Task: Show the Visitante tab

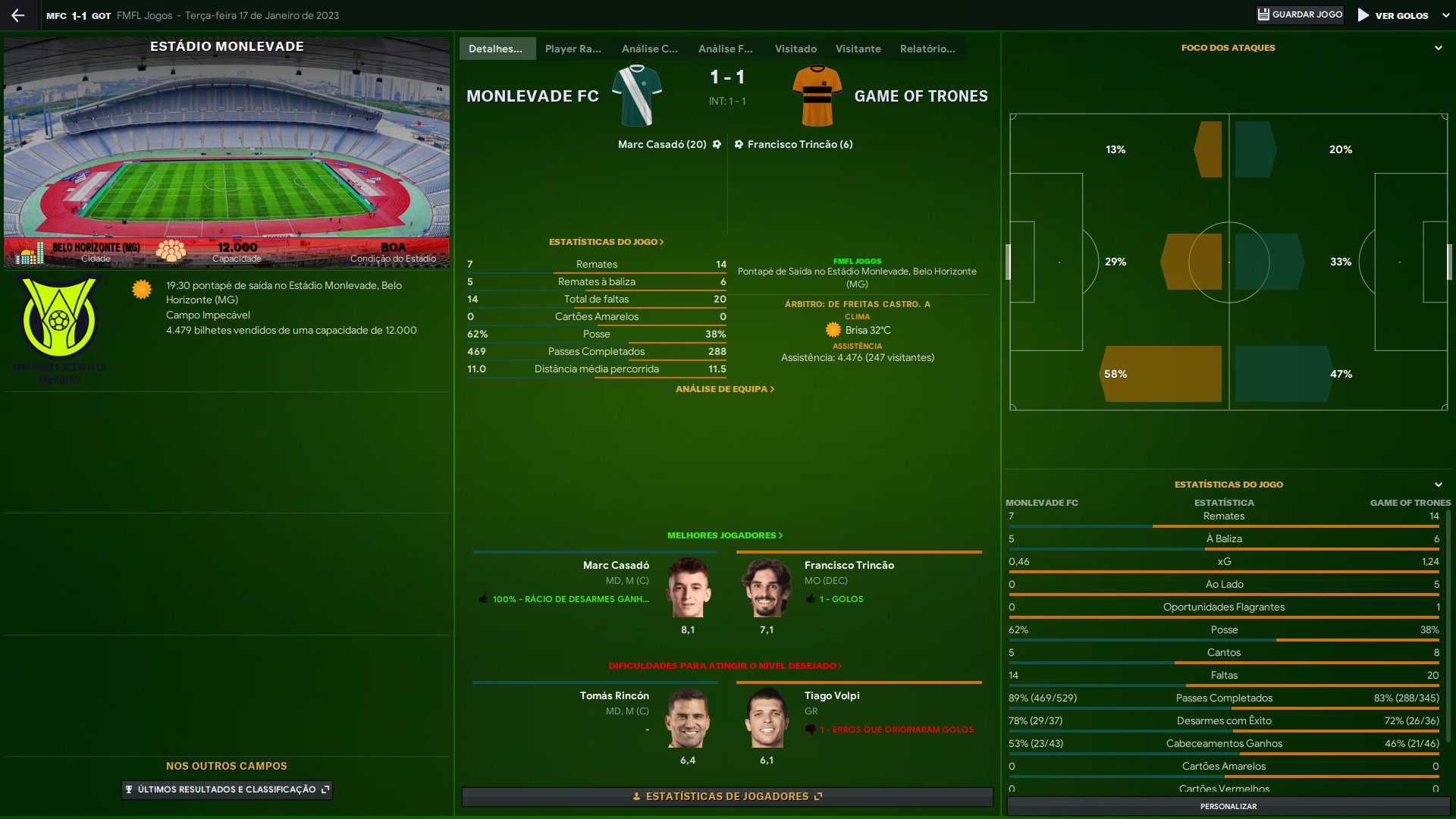Action: coord(858,49)
